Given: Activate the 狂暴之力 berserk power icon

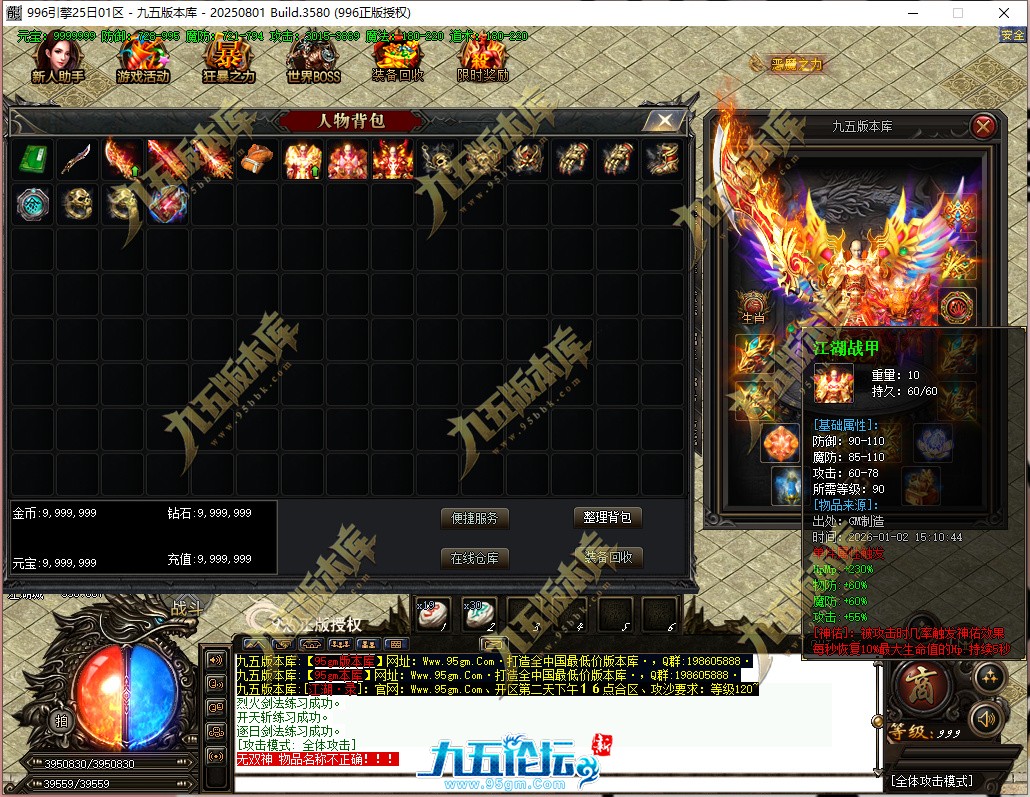Looking at the screenshot, I should pos(229,61).
